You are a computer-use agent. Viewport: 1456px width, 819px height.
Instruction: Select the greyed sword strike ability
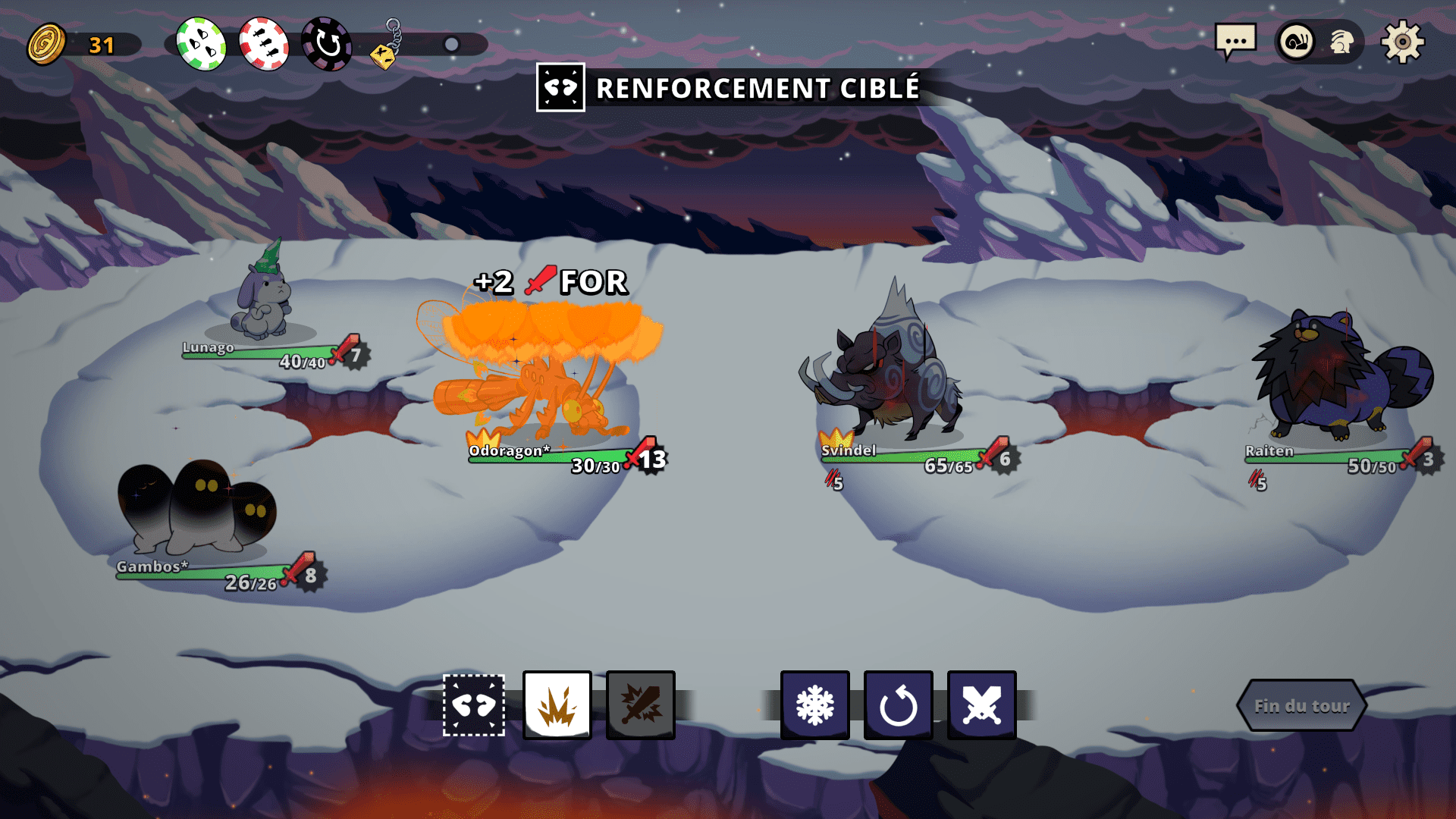tap(641, 705)
